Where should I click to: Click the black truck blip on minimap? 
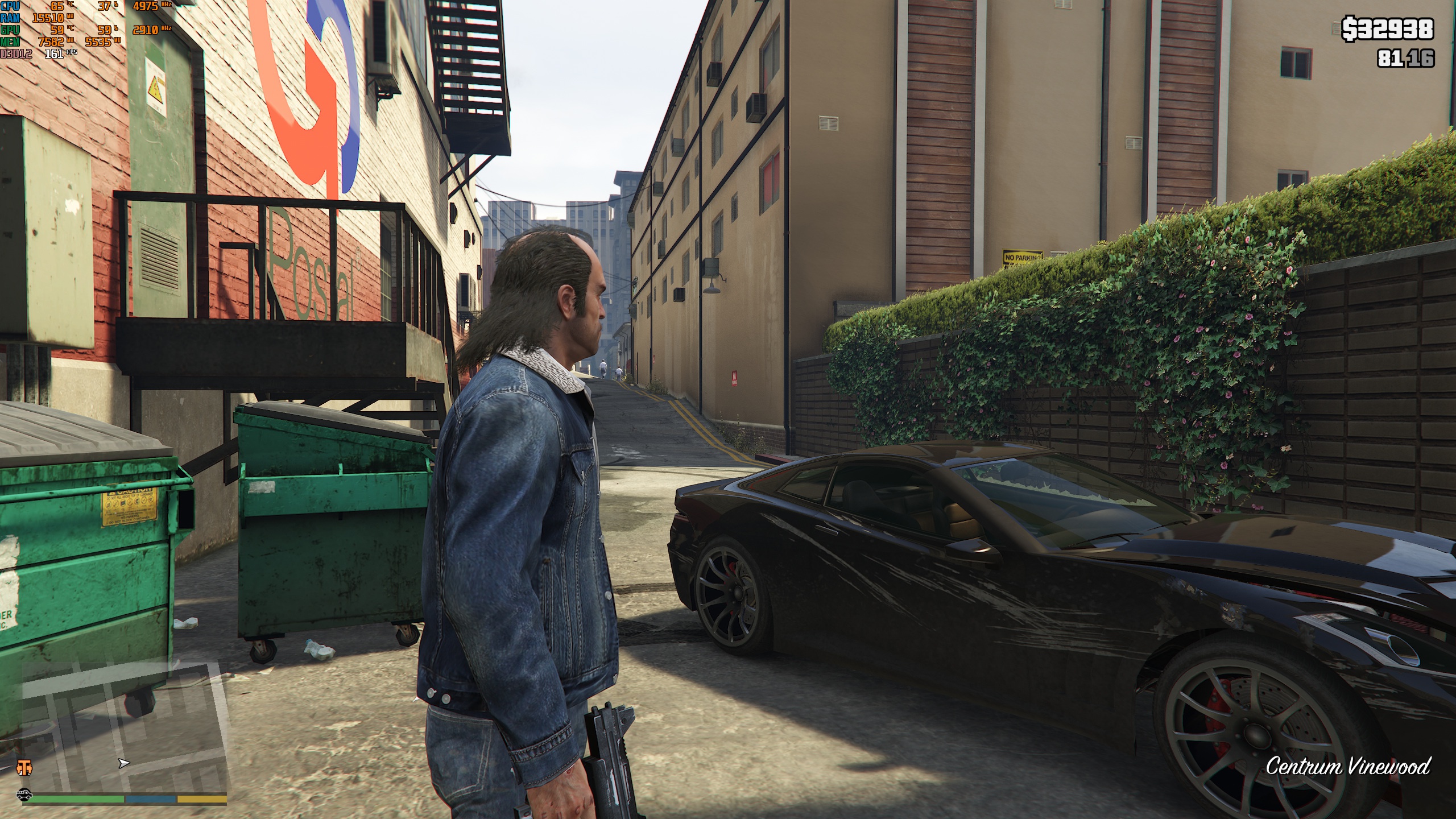click(x=24, y=795)
